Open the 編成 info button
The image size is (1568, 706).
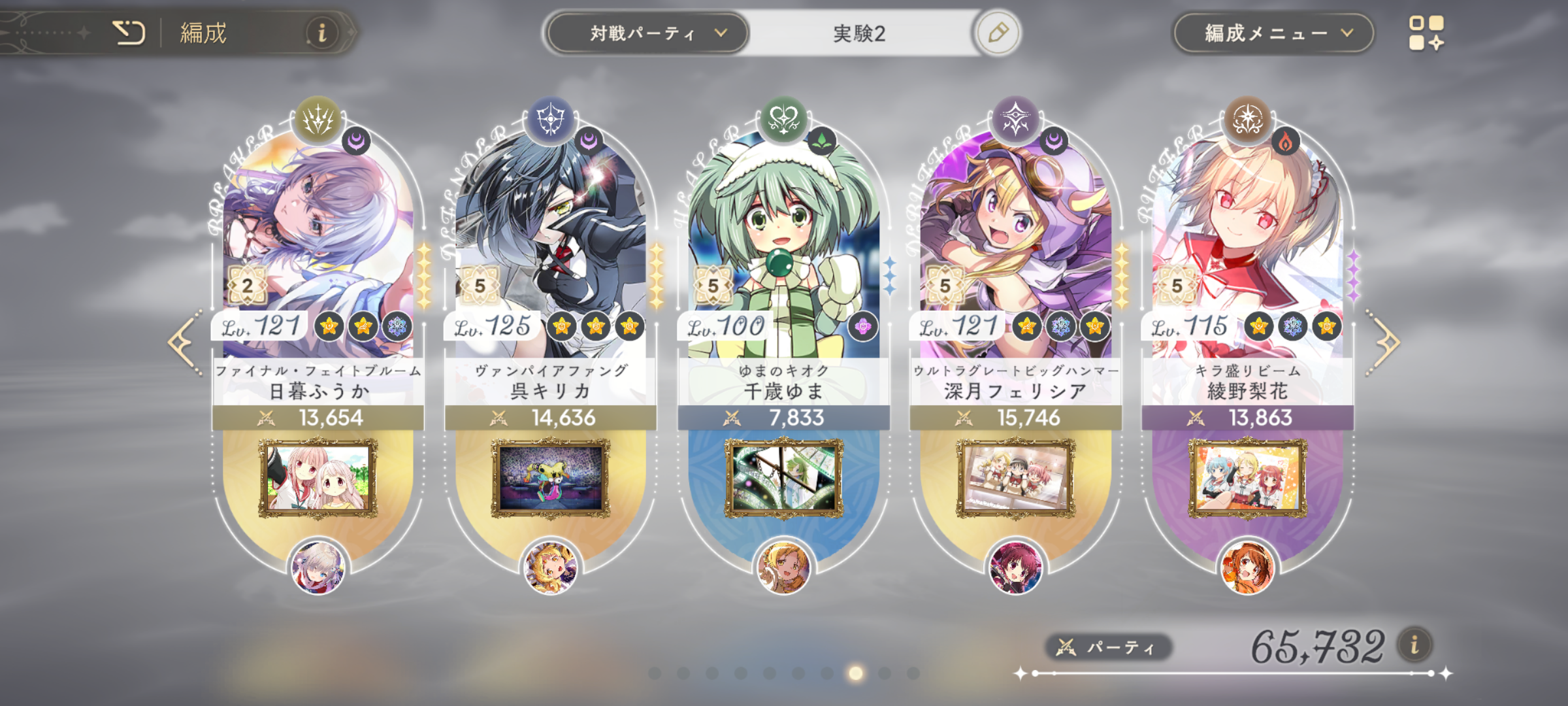[x=321, y=33]
